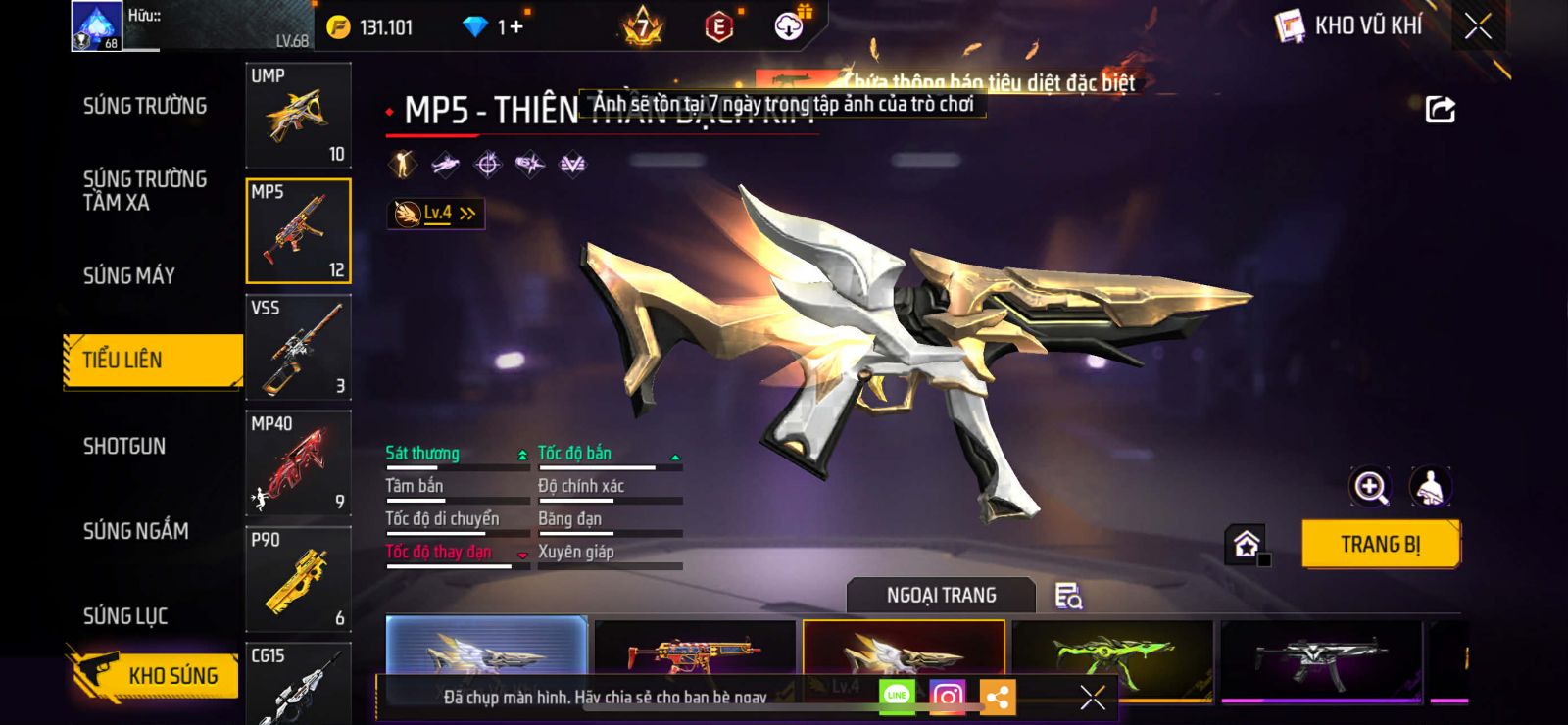This screenshot has width=1568, height=725.
Task: Select the Súng Máy category
Action: point(129,276)
